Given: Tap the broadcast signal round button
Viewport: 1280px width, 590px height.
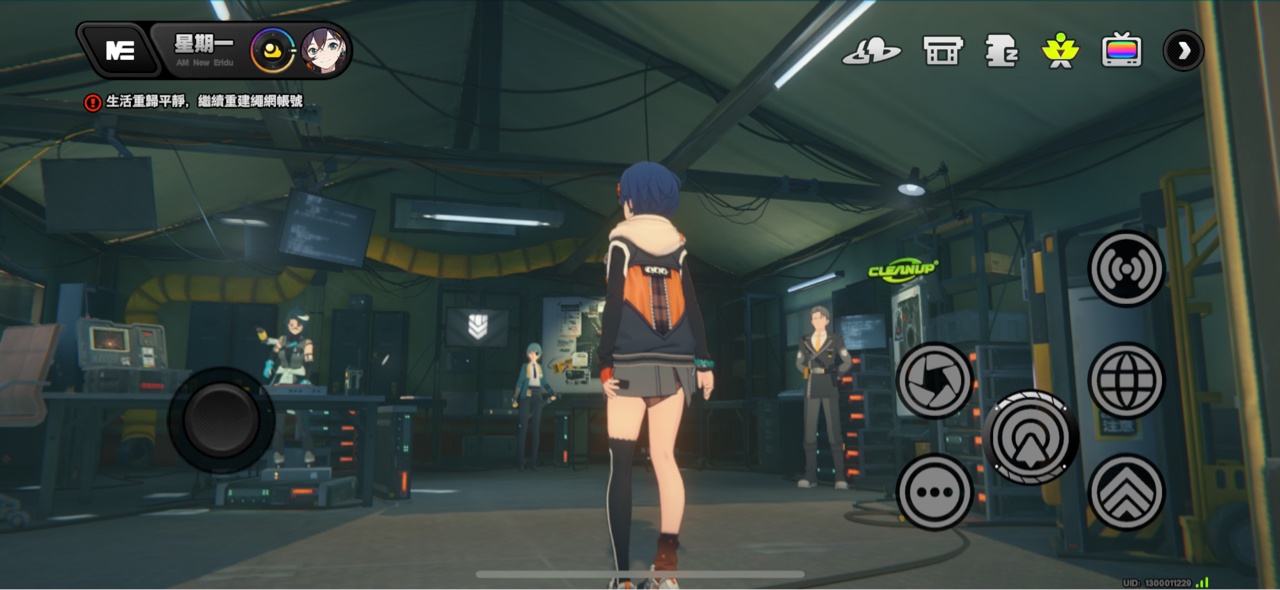Looking at the screenshot, I should 1127,269.
